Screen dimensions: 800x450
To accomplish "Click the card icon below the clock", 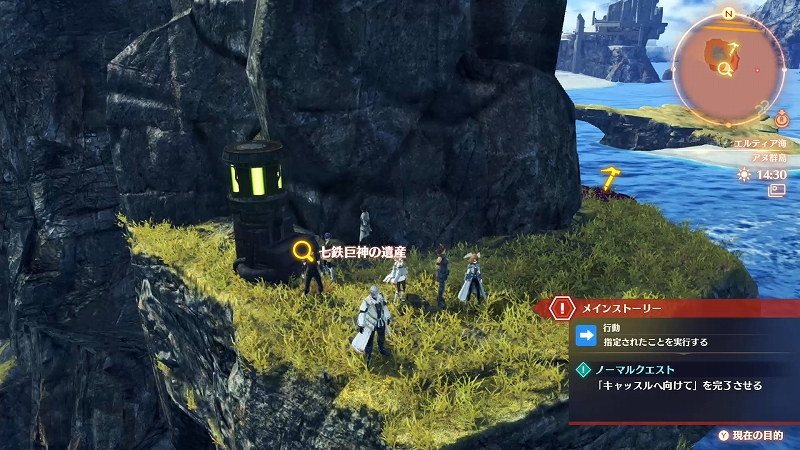I will (x=775, y=190).
